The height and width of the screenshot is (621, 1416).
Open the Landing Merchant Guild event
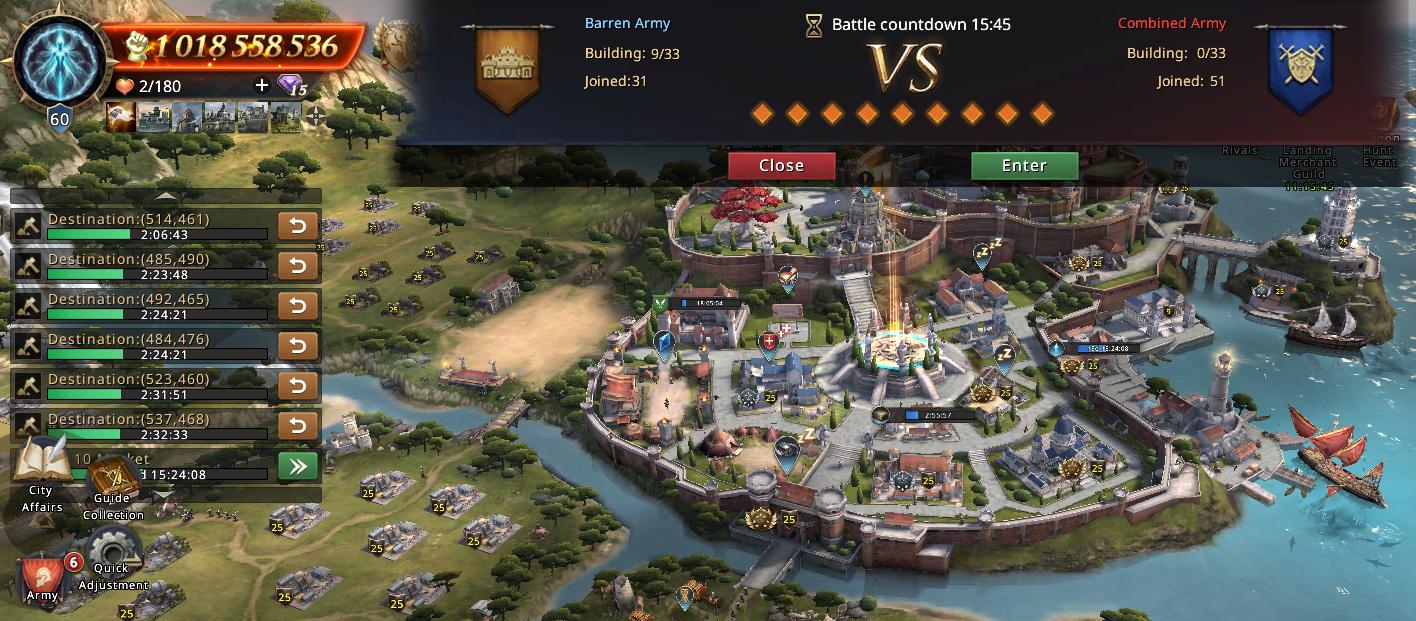1308,160
